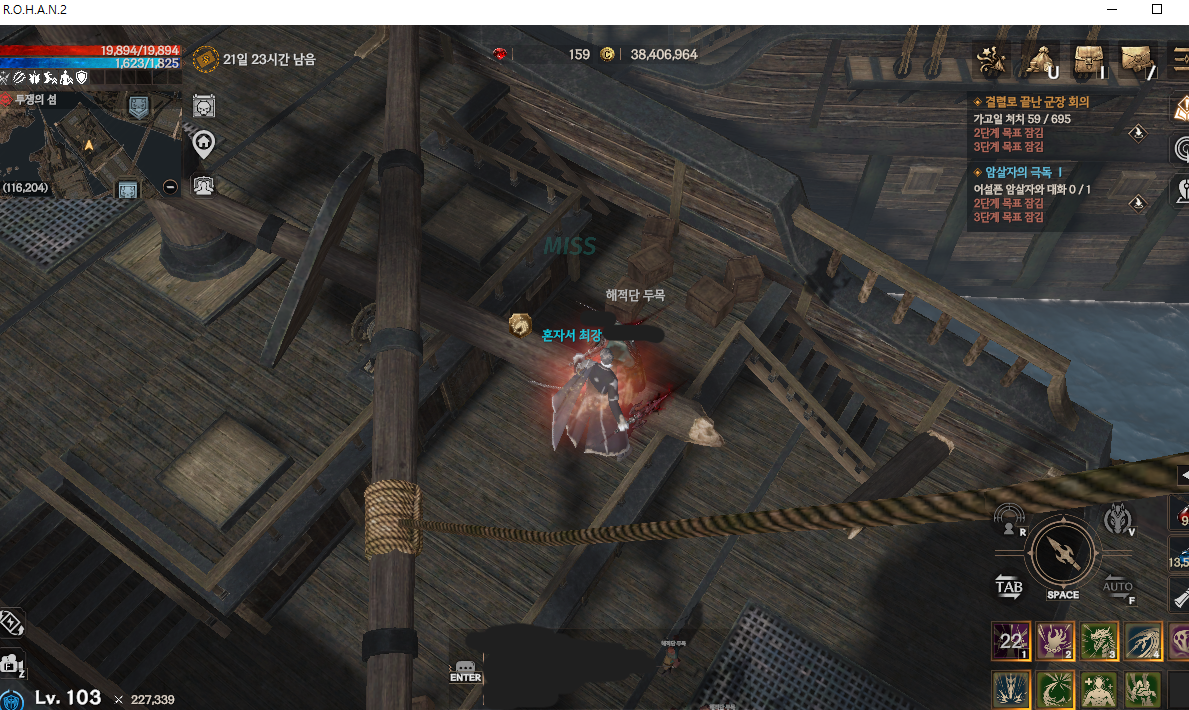Use the chained hand skill
Screen dimensions: 1189x710
point(1055,641)
